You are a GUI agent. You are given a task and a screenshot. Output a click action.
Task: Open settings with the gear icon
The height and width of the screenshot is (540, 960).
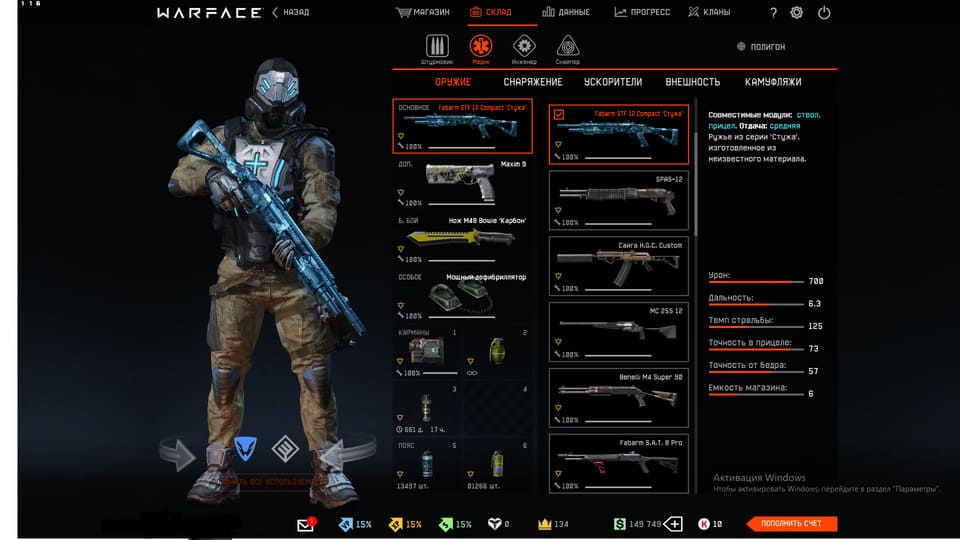pyautogui.click(x=797, y=13)
